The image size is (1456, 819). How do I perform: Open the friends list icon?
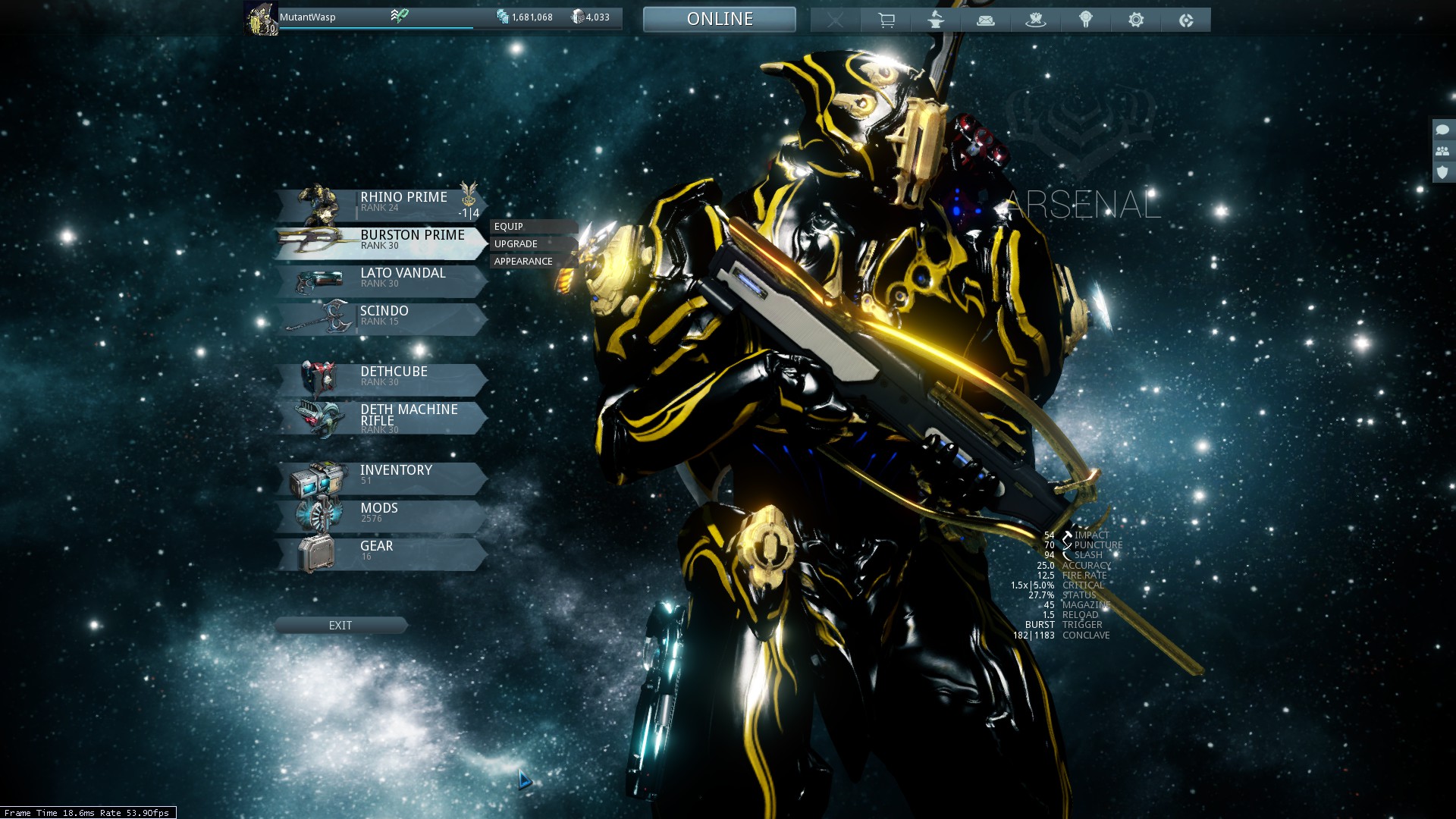point(1442,151)
